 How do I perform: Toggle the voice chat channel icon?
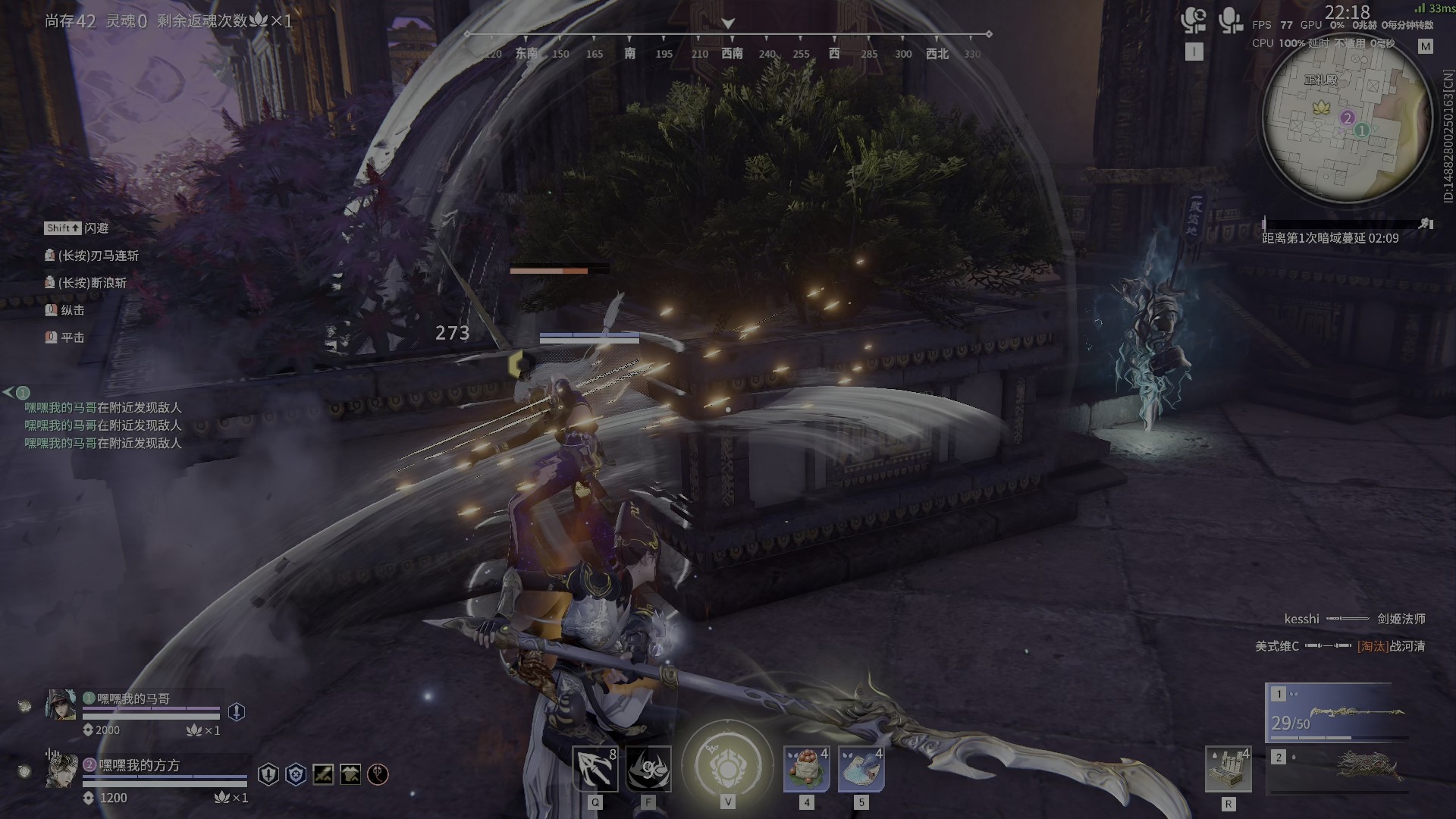[x=1194, y=21]
